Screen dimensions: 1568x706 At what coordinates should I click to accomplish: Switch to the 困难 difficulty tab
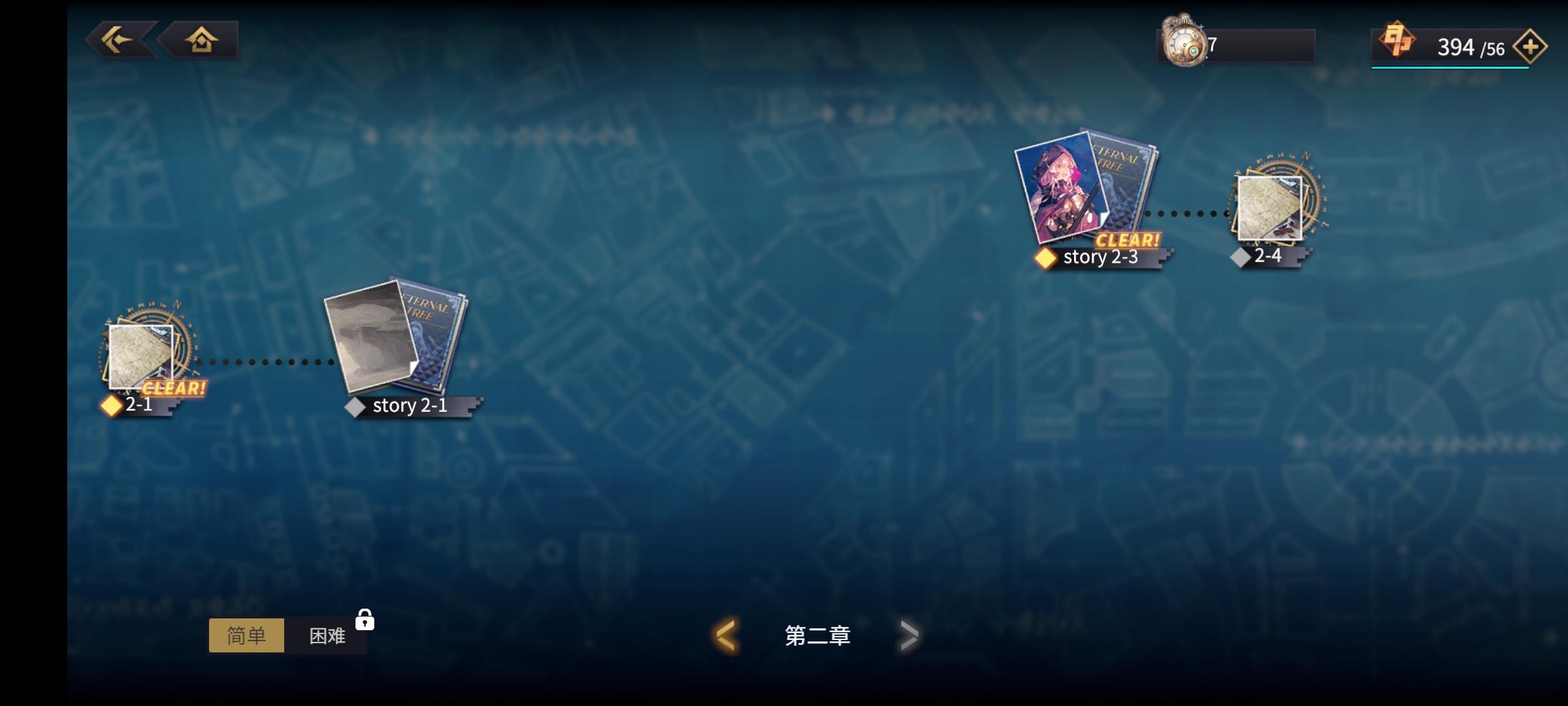point(329,635)
